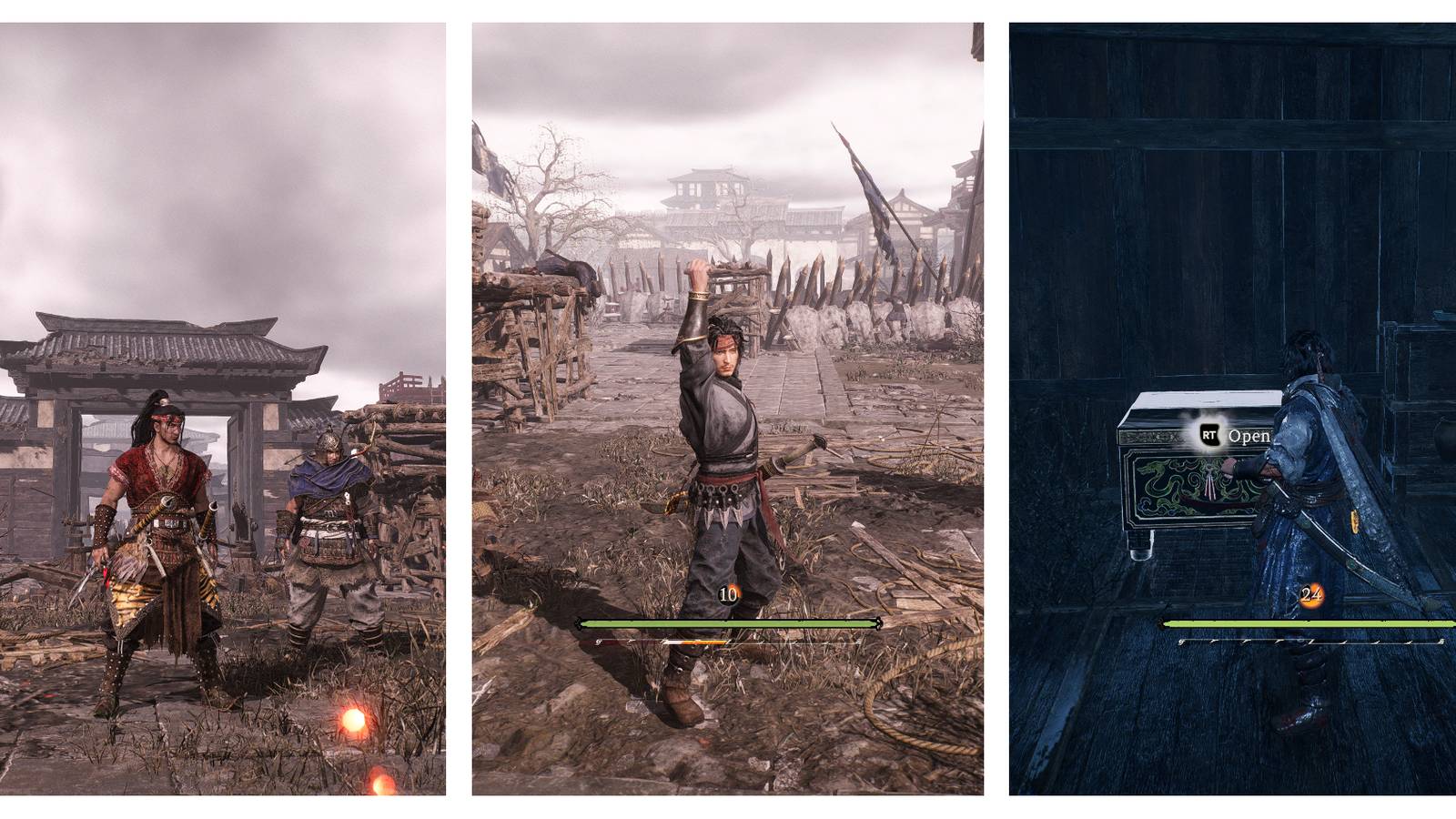Click the level 24 orb indicator

point(1312,593)
